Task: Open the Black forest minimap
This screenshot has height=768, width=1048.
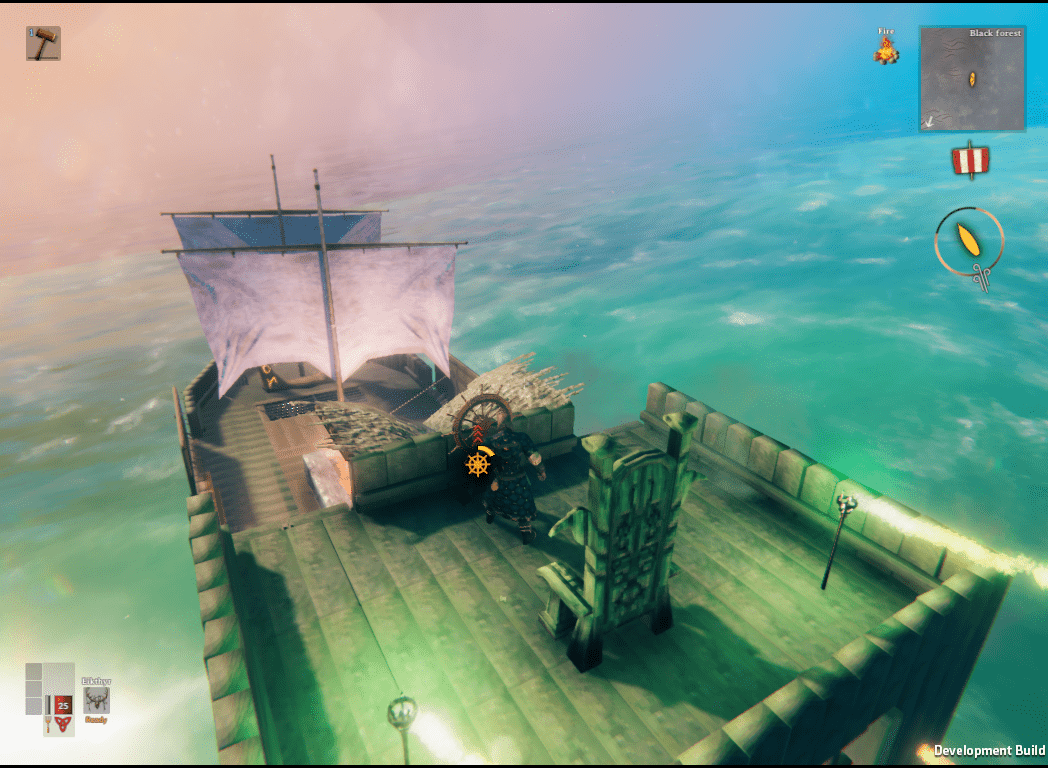Action: point(972,79)
